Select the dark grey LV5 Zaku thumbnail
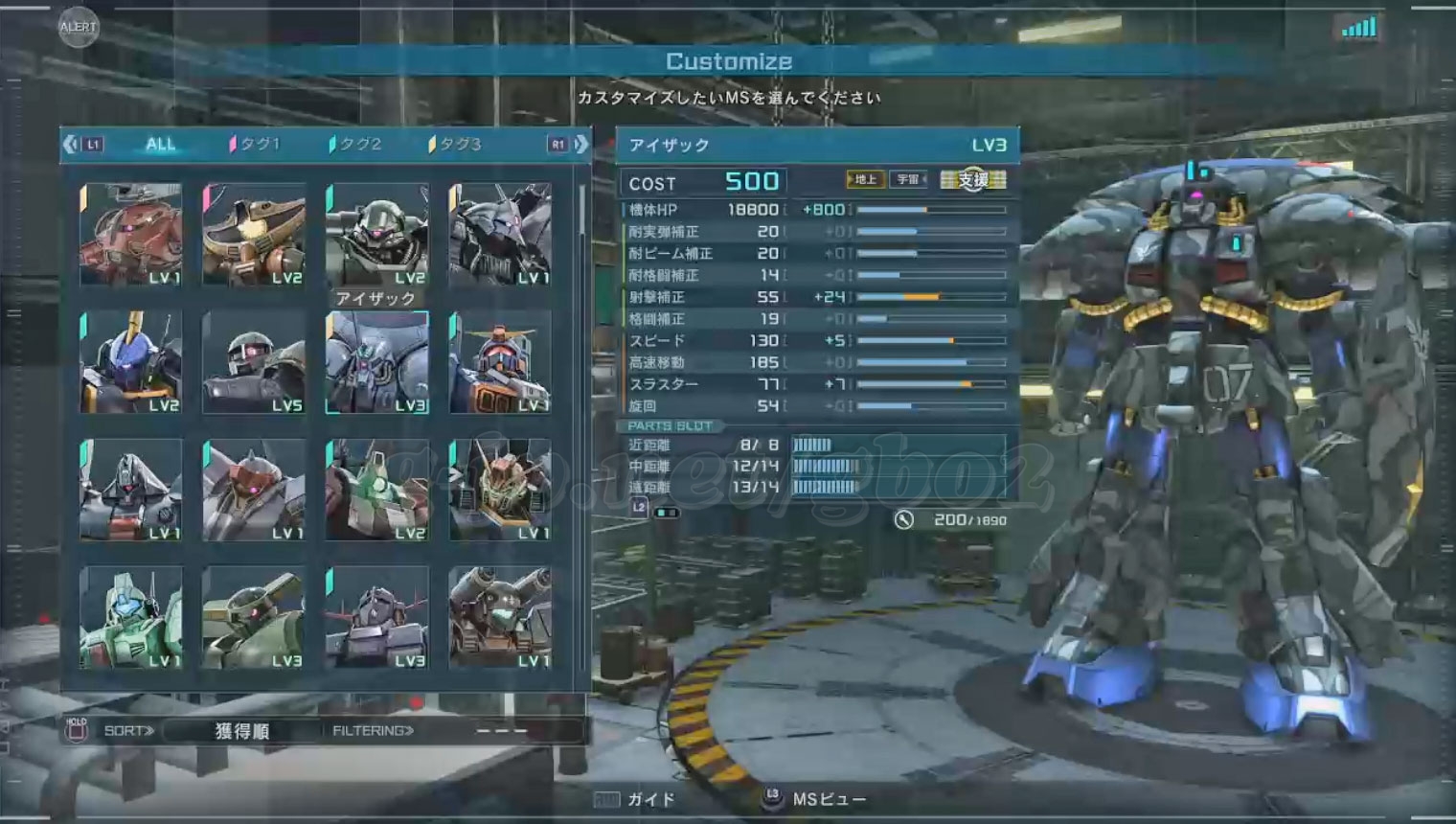Viewport: 1456px width, 824px height. [x=254, y=362]
